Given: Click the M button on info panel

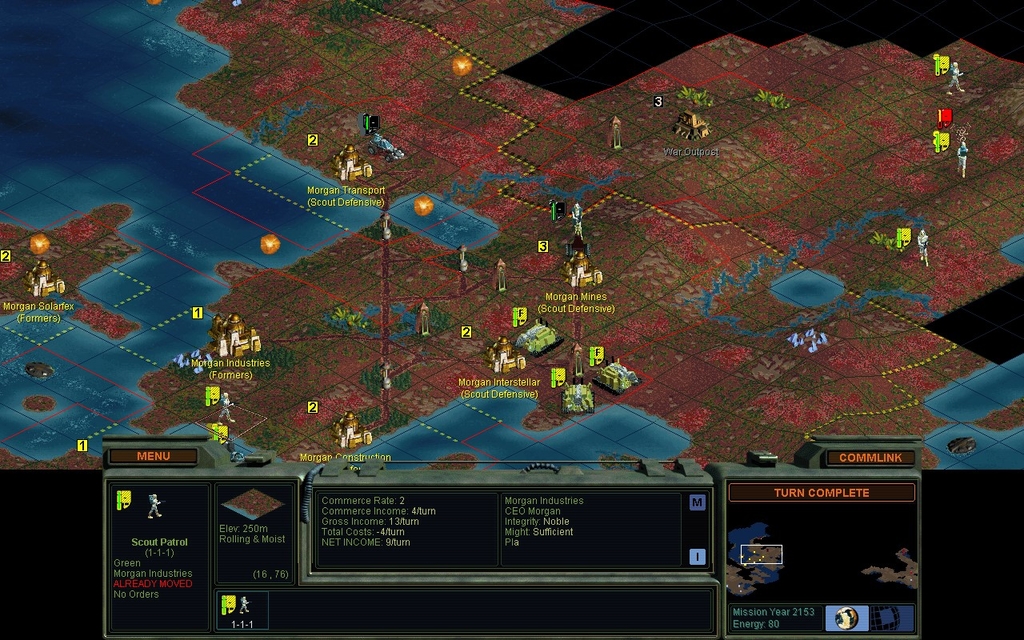Looking at the screenshot, I should coord(697,503).
